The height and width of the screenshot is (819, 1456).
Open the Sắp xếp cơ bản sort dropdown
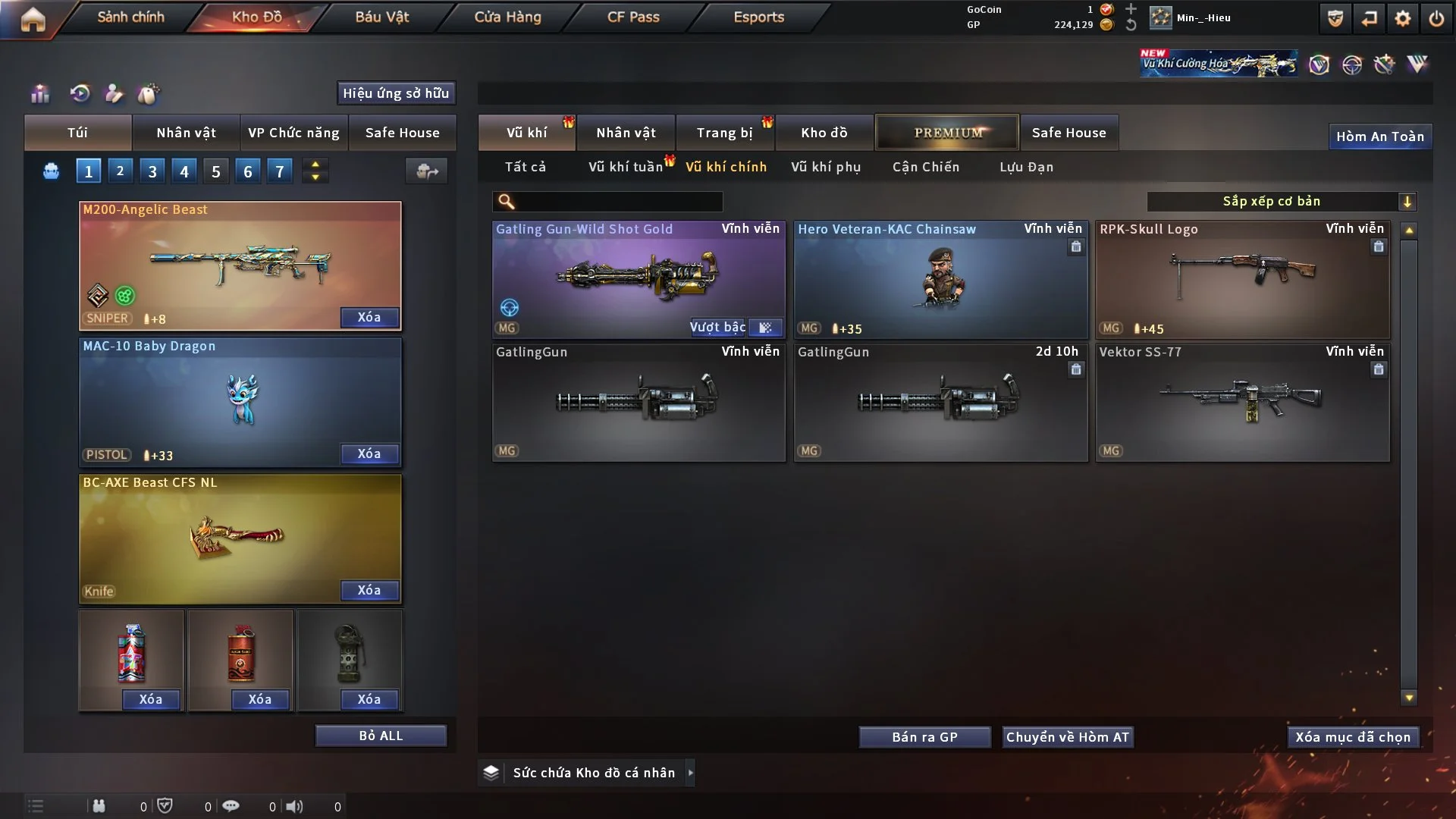[1281, 201]
